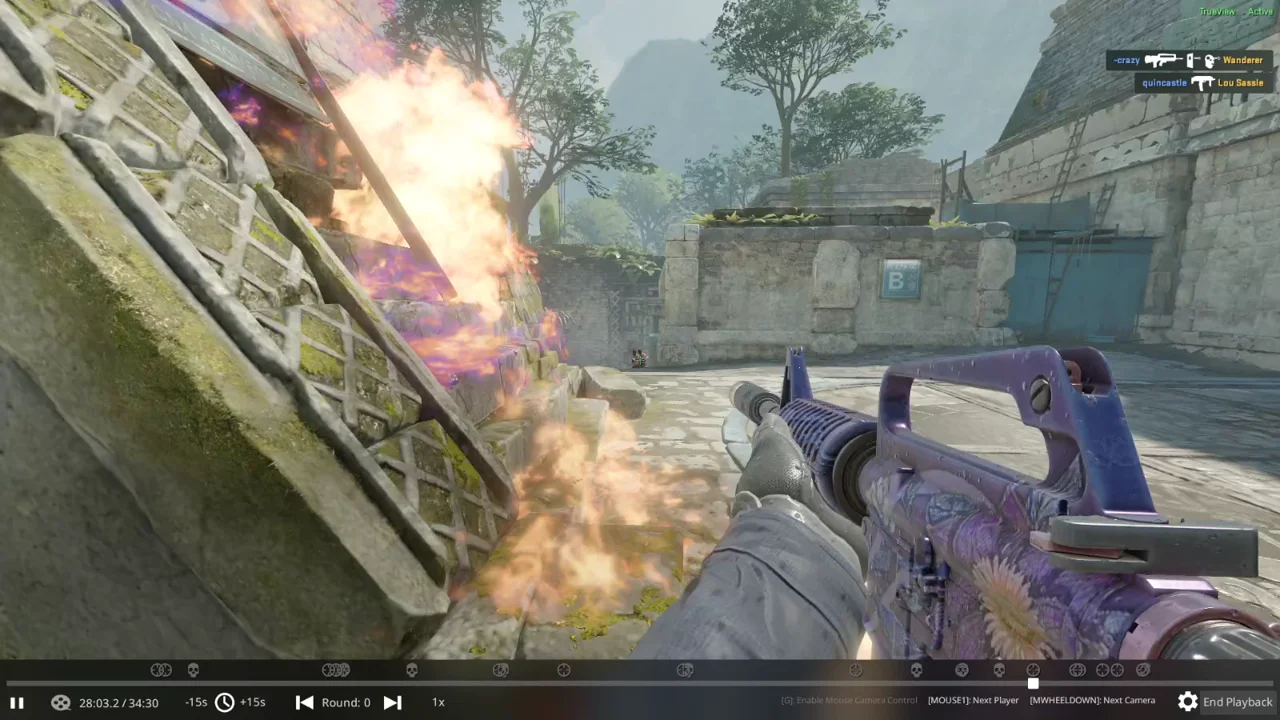The width and height of the screenshot is (1280, 720).
Task: Pause the demo playback
Action: click(x=17, y=702)
